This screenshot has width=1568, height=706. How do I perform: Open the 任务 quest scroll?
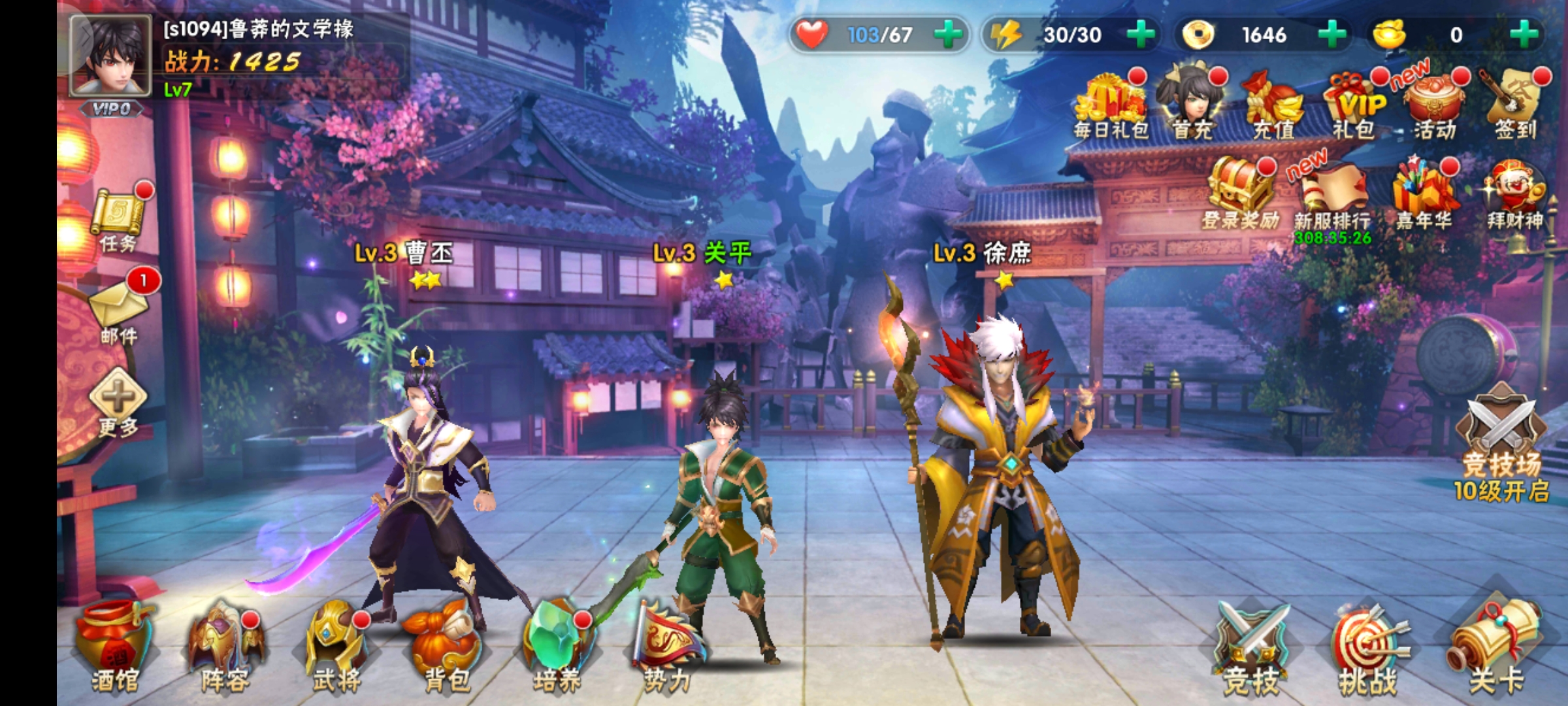[119, 219]
